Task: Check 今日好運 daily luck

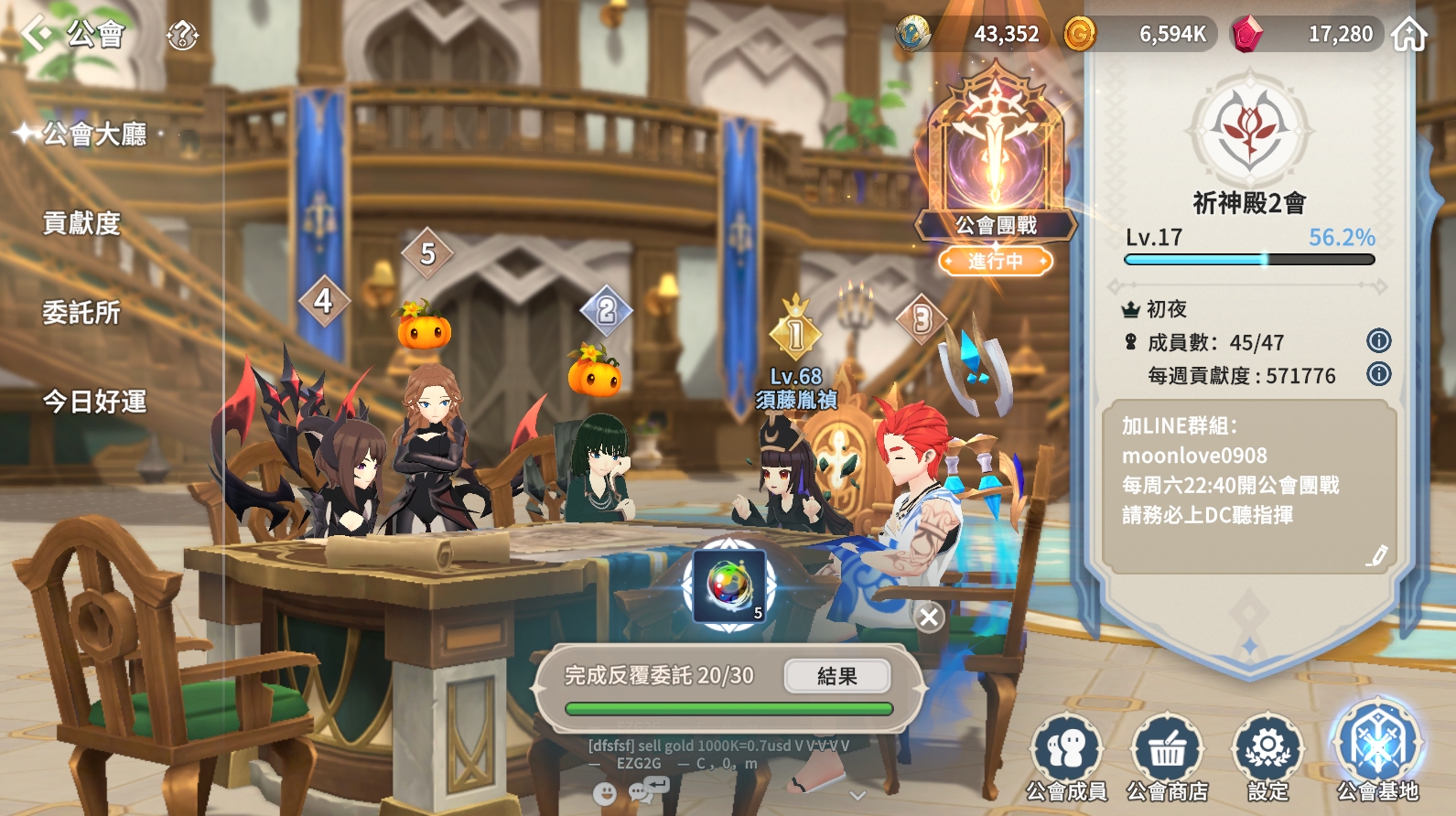Action: tap(94, 402)
